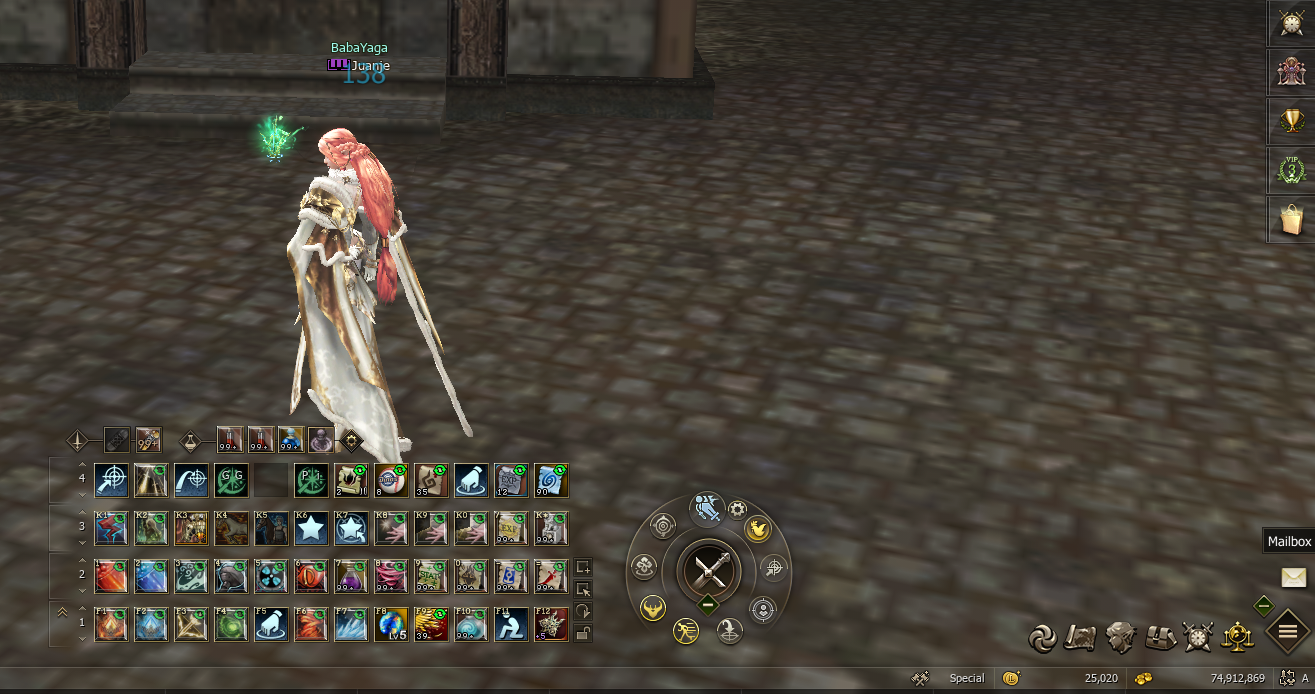Use the K5 horse and rider mount

click(x=270, y=528)
